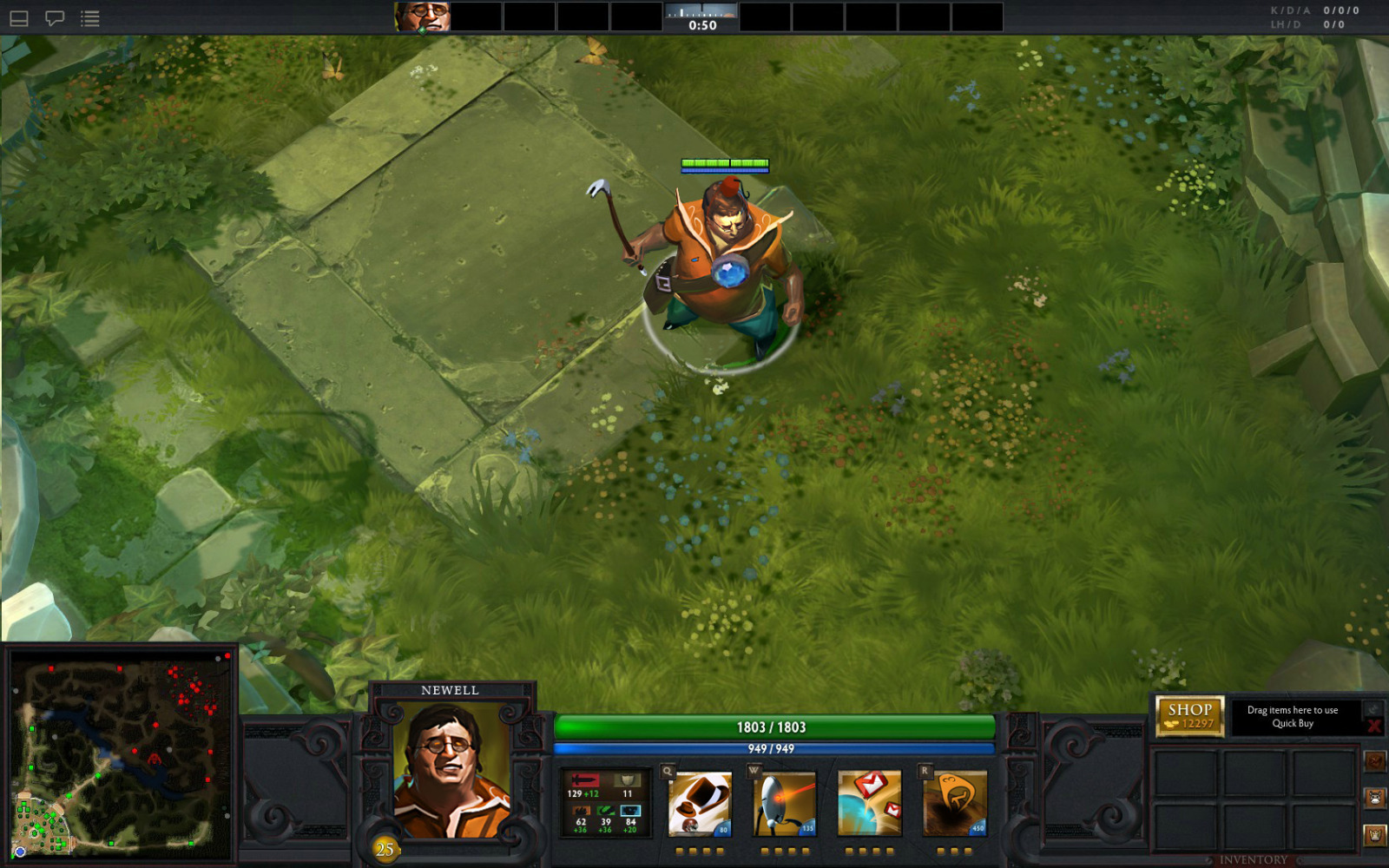This screenshot has height=868, width=1389.
Task: Click the hero stats panel
Action: [x=606, y=804]
